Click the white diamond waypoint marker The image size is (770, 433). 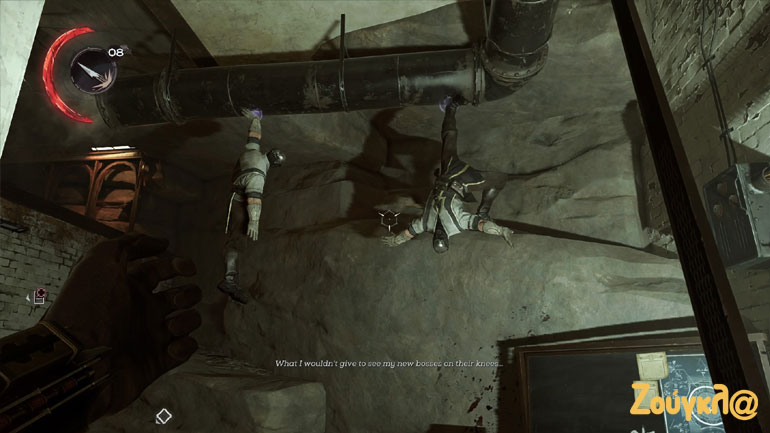(x=164, y=415)
